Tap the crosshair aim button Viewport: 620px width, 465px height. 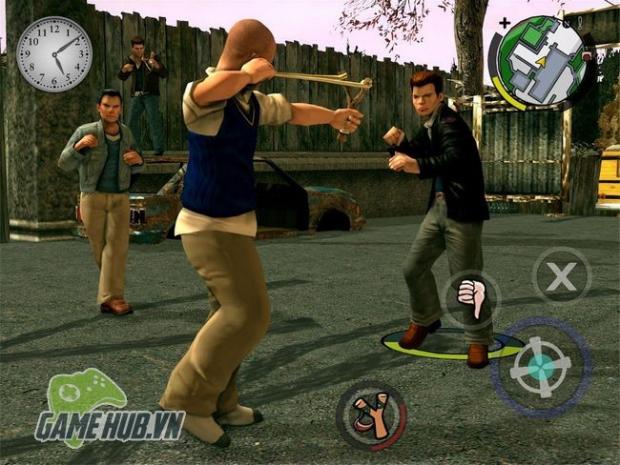(x=540, y=366)
